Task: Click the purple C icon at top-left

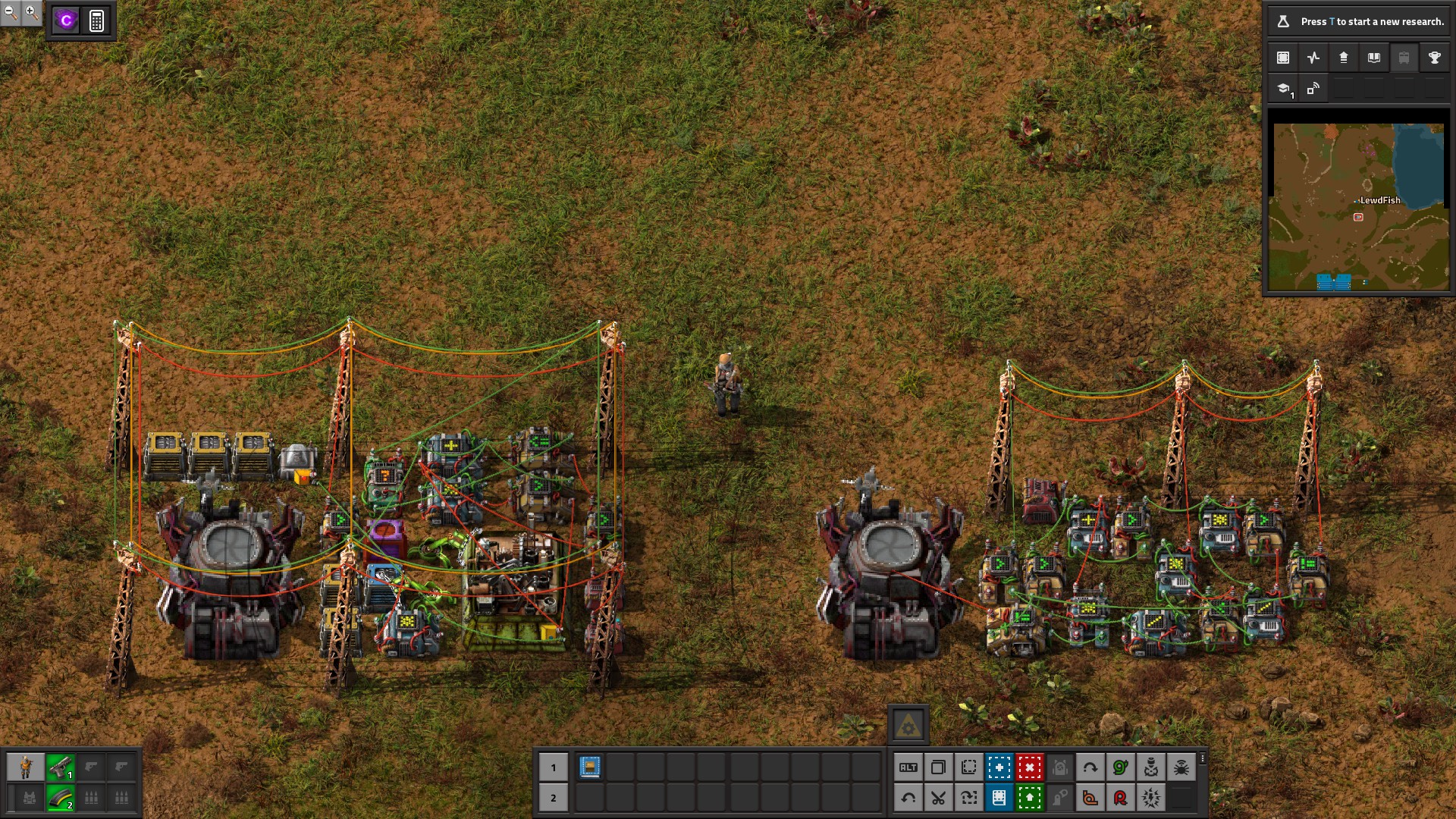Action: point(66,20)
